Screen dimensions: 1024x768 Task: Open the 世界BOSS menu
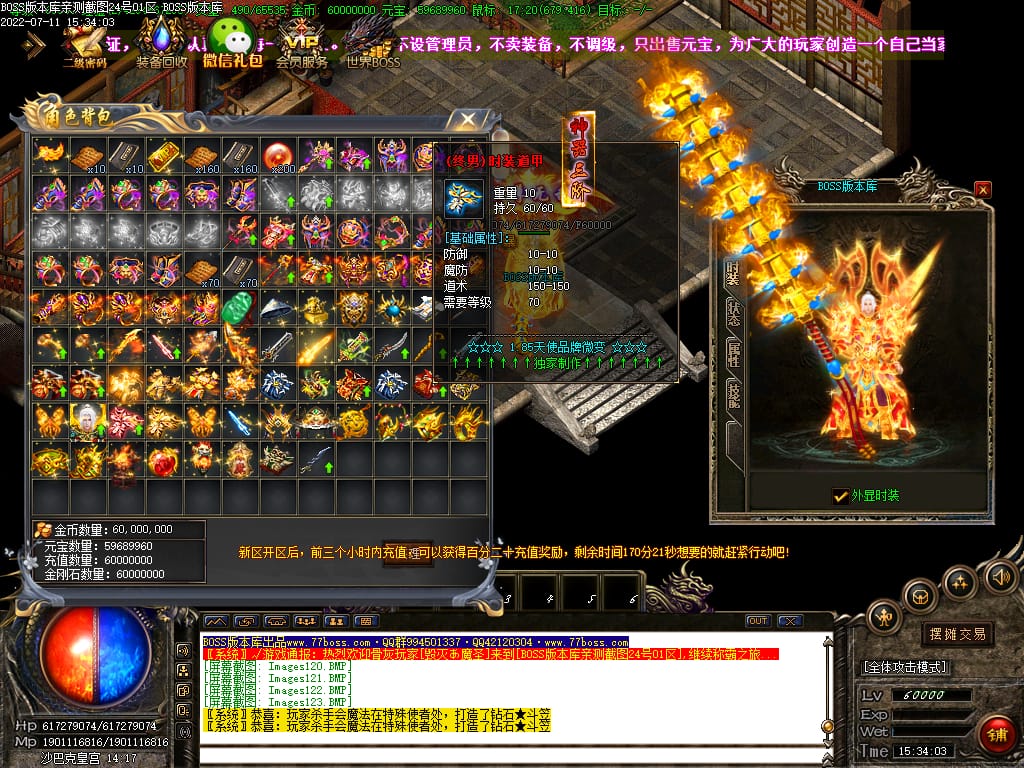pyautogui.click(x=372, y=44)
